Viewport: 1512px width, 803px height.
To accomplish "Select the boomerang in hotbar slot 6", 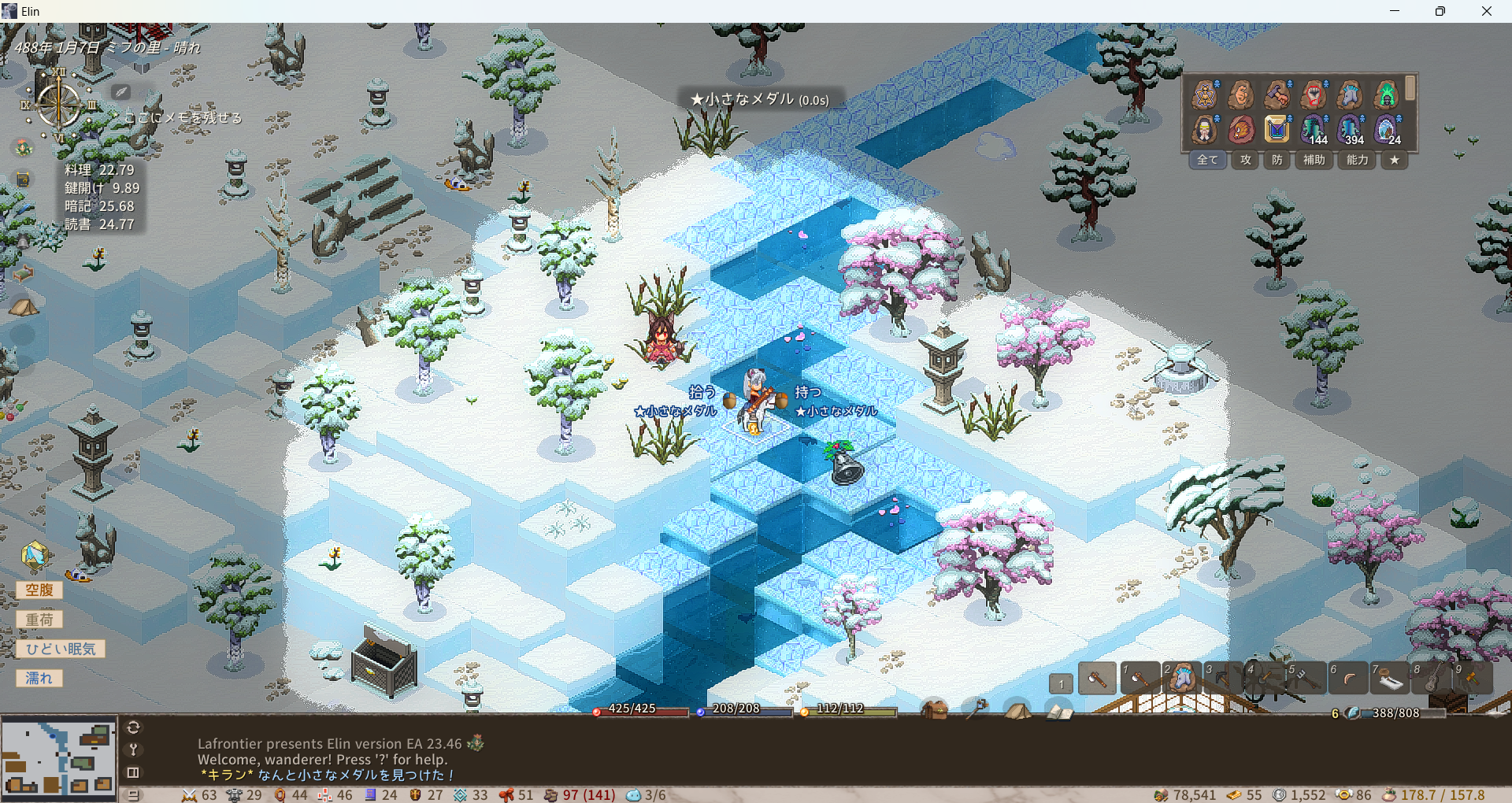I will pos(1347,678).
